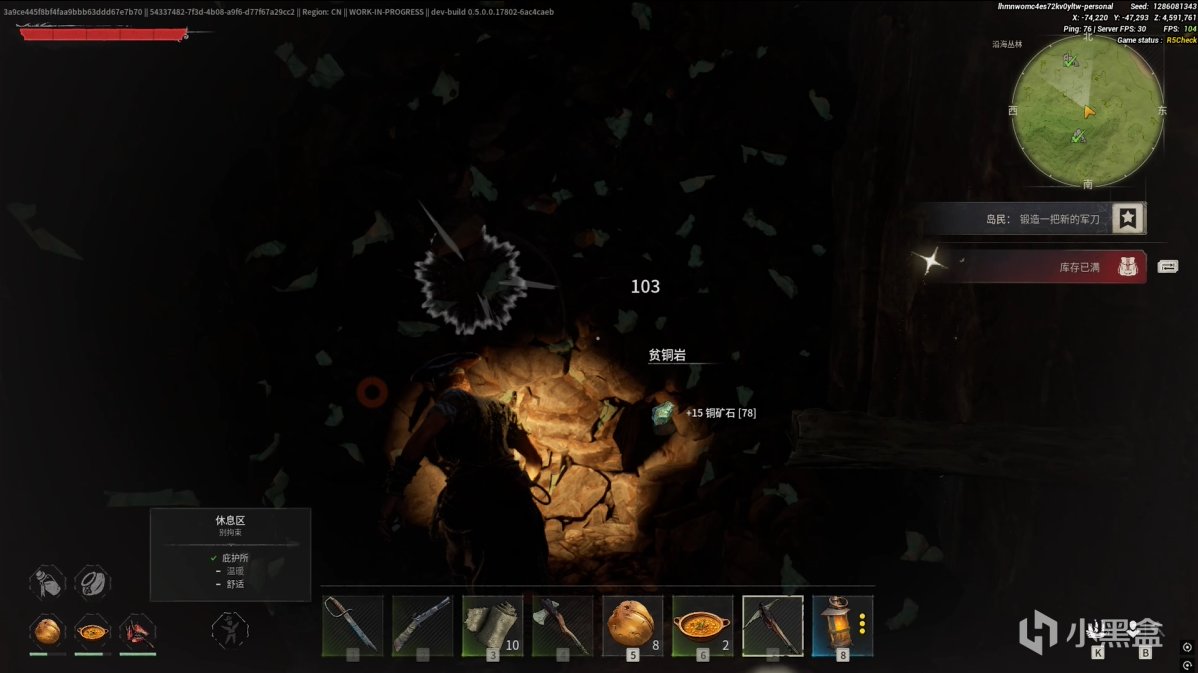This screenshot has height=673, width=1198.
Task: Click the coconut food buff icon
Action: [47, 631]
